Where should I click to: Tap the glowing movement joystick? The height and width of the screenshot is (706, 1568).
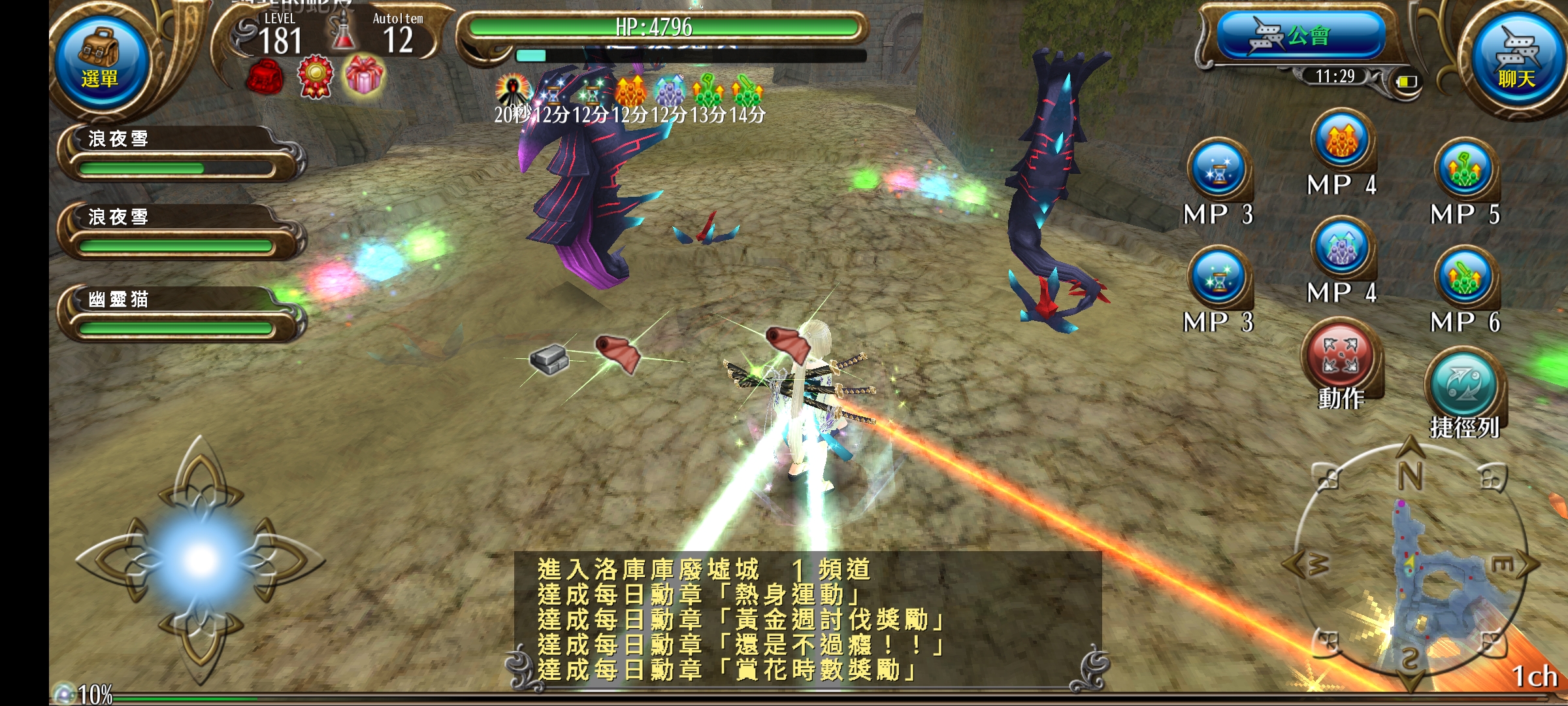200,560
